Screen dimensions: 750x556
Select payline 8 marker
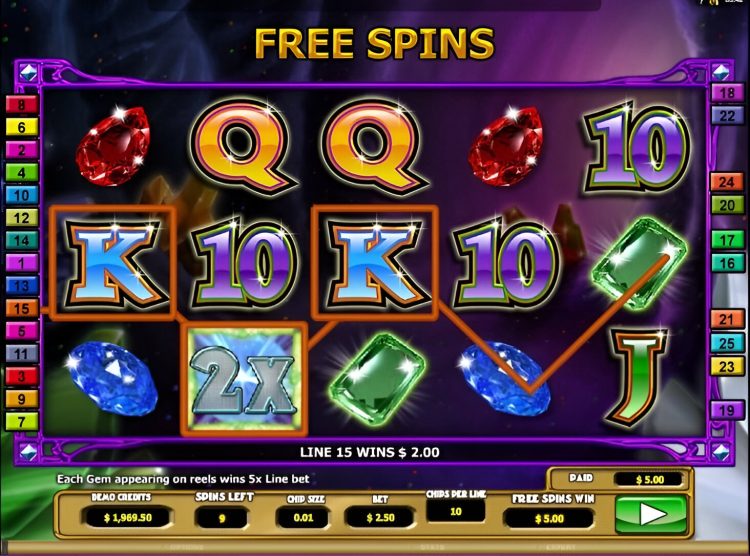(x=21, y=104)
